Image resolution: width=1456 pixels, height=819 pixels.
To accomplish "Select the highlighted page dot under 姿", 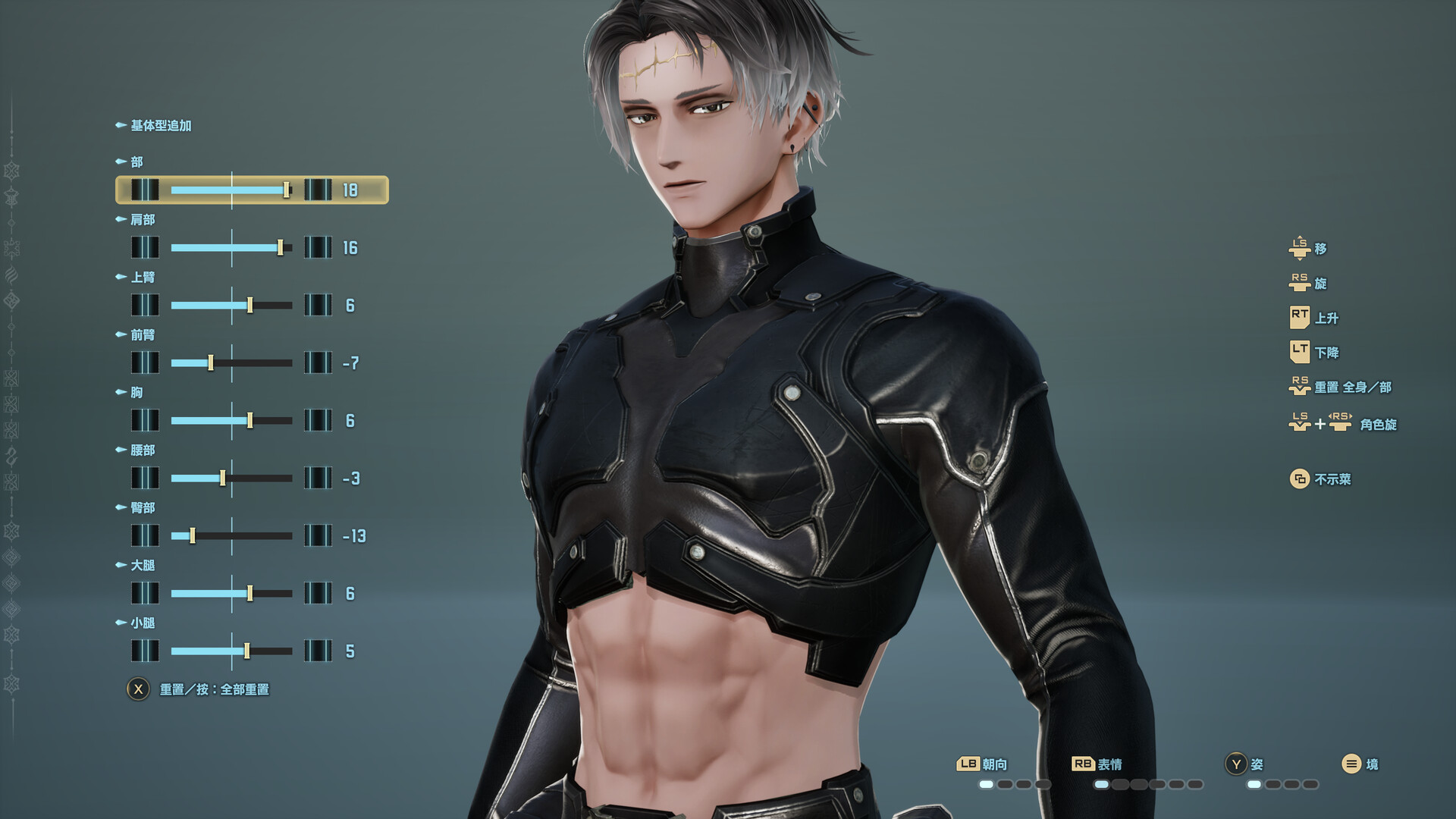I will point(1254,784).
